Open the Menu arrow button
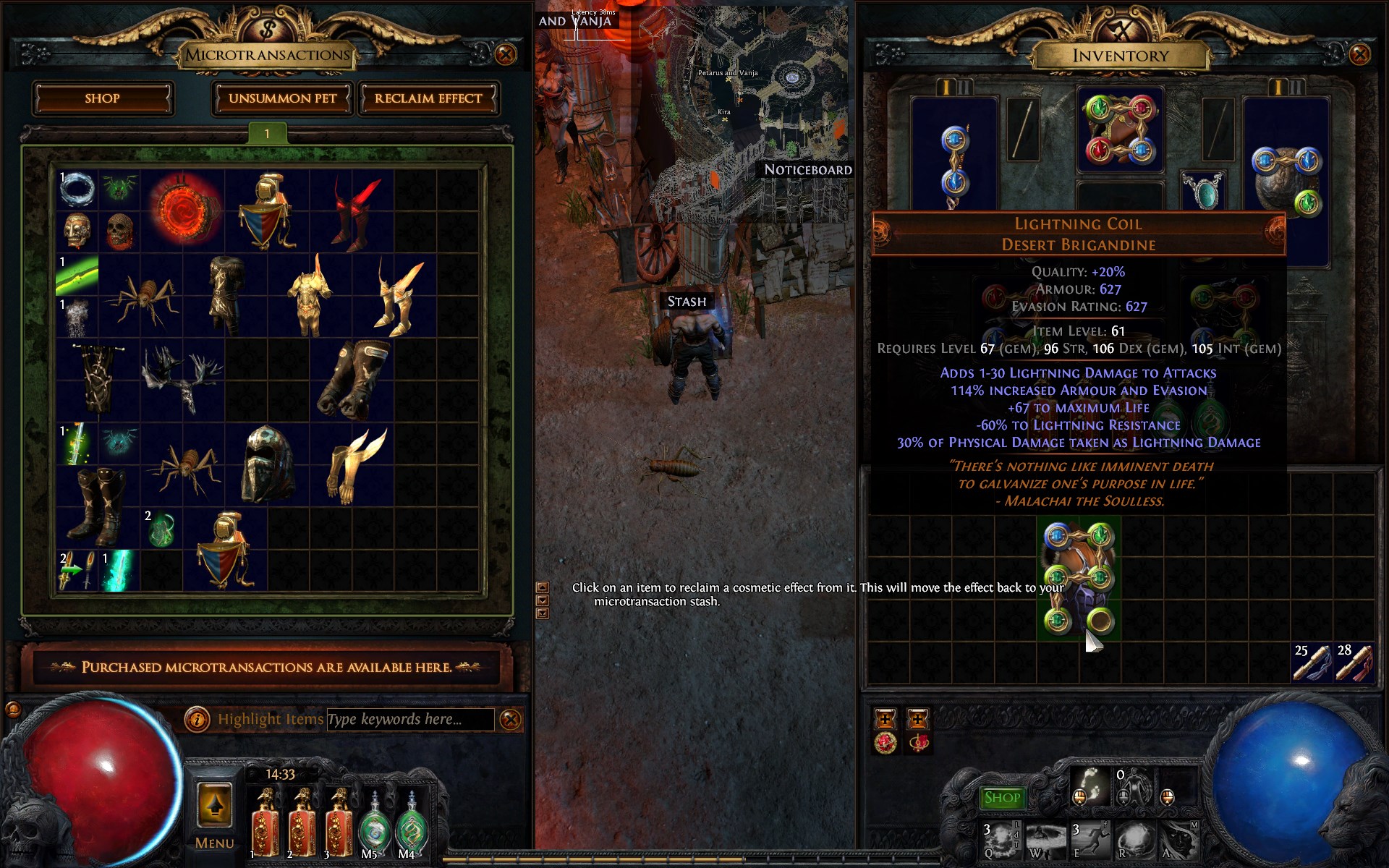1389x868 pixels. tap(215, 804)
